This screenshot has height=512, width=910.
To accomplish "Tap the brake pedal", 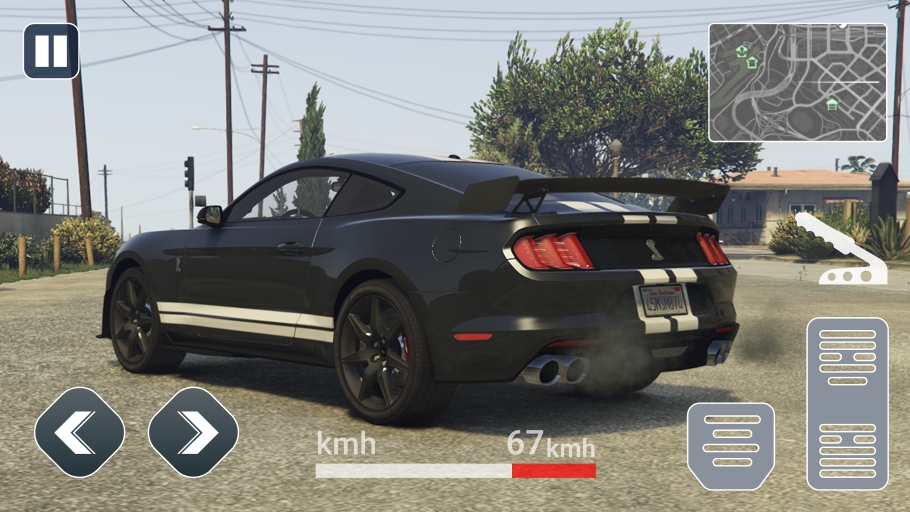I will [731, 446].
